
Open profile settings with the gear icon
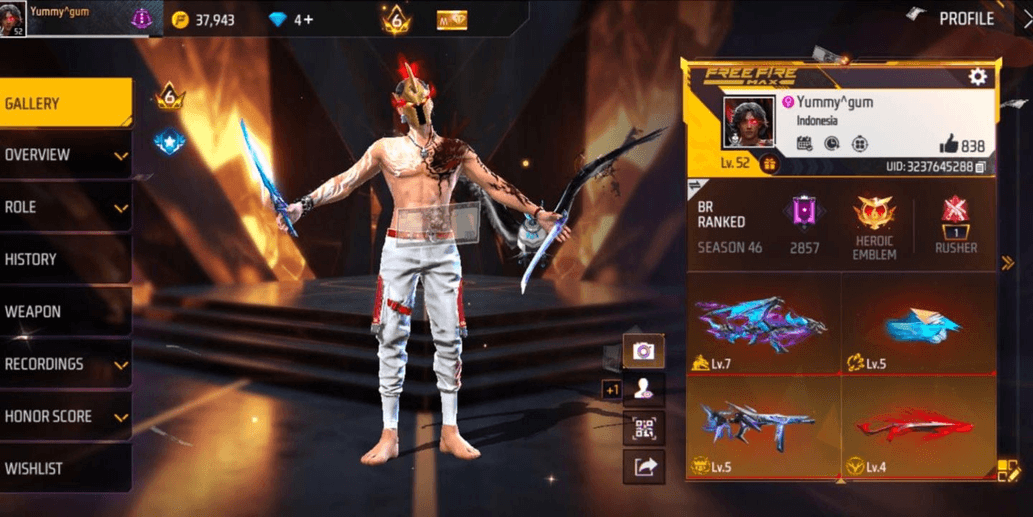tap(977, 76)
